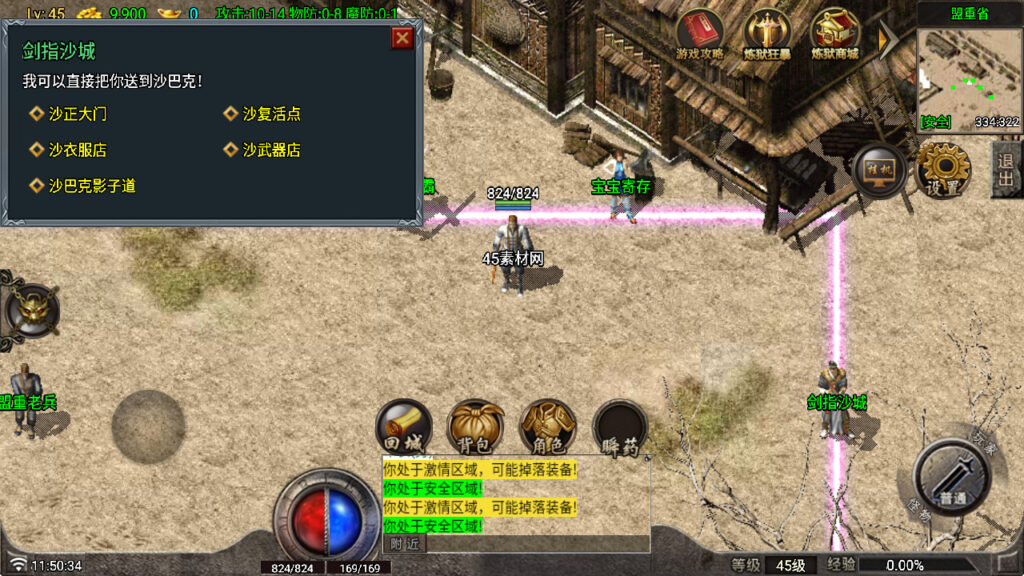Teleport to 沙衣服店
The width and height of the screenshot is (1024, 576).
click(x=77, y=150)
